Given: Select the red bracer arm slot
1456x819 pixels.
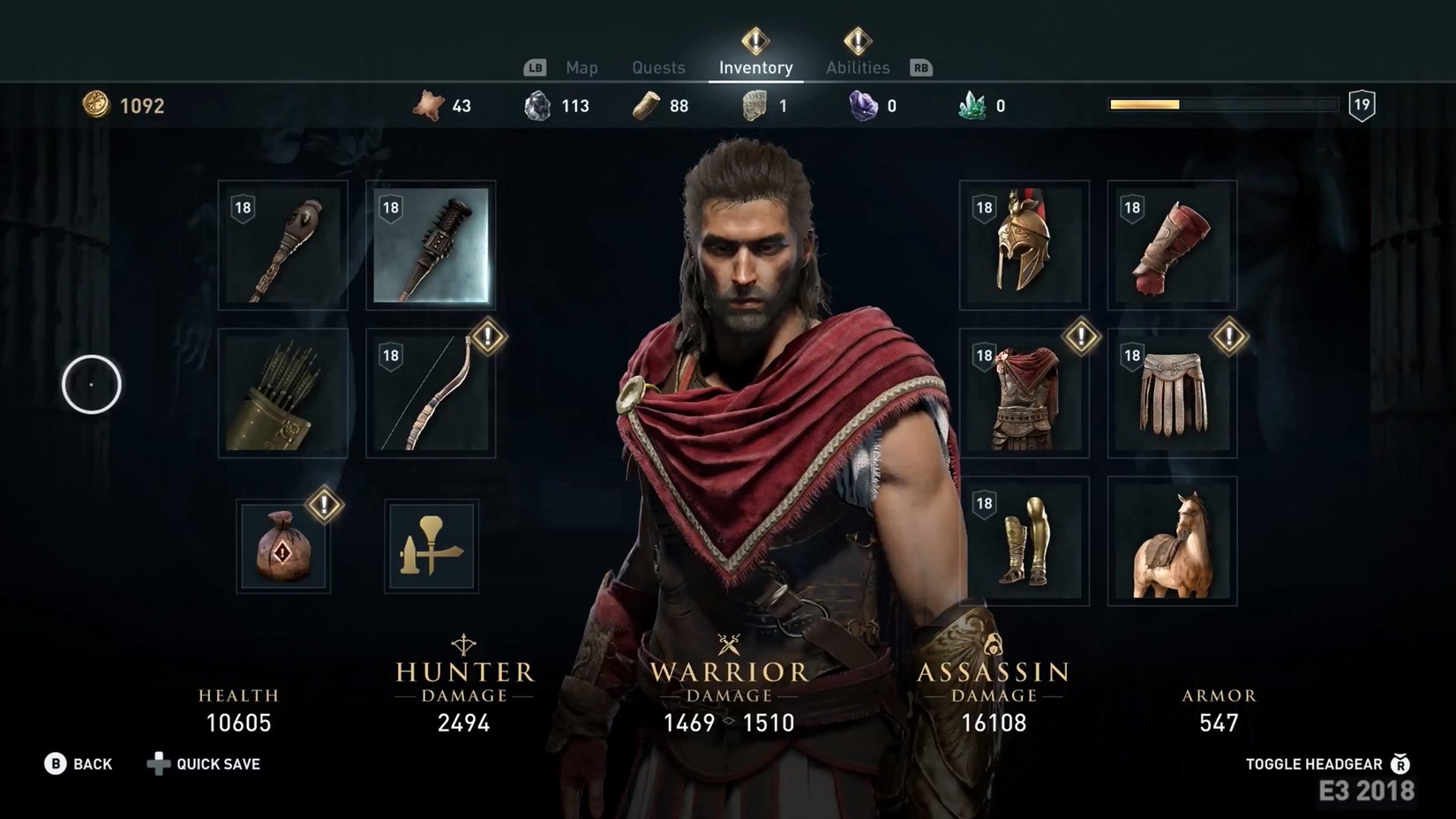Looking at the screenshot, I should [1172, 246].
